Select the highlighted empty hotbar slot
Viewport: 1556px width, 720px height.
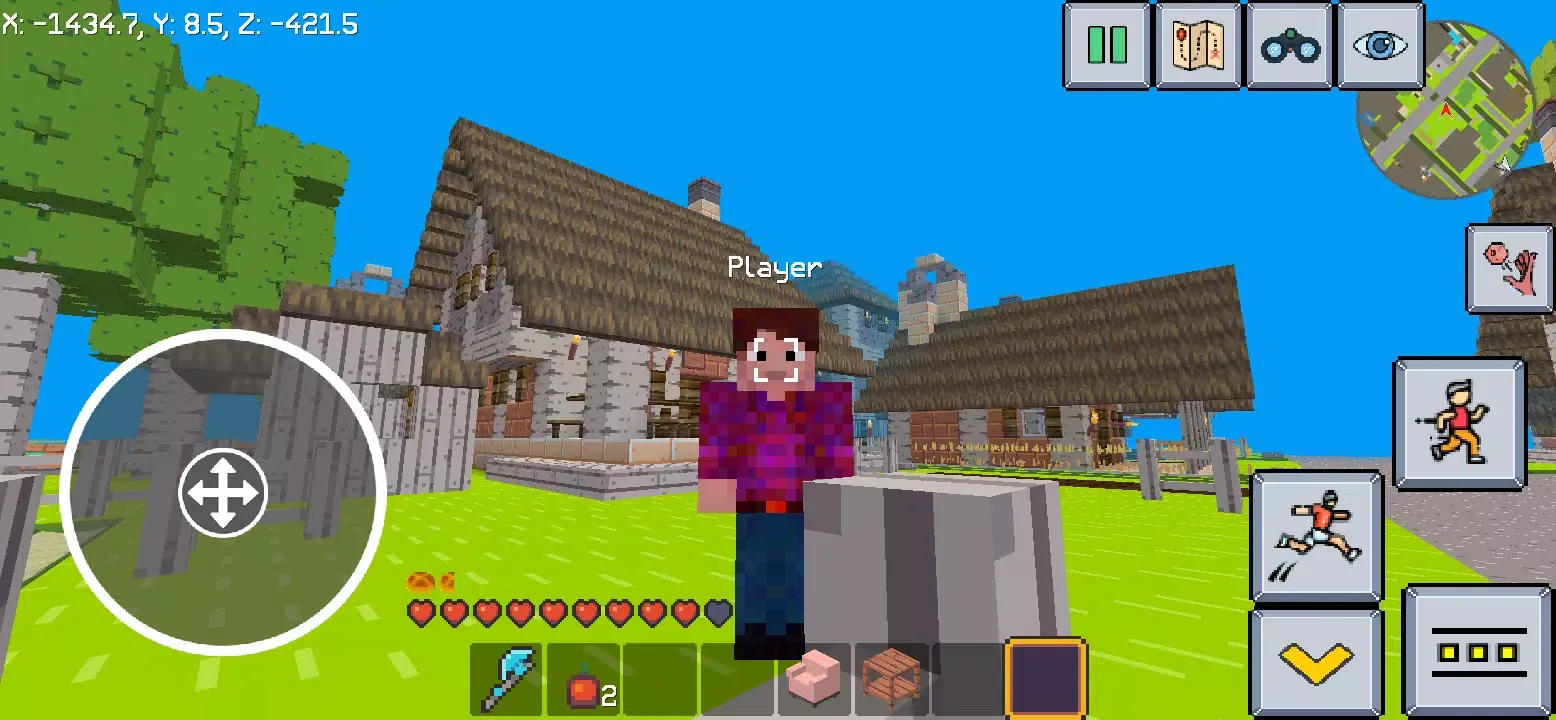pos(1045,677)
